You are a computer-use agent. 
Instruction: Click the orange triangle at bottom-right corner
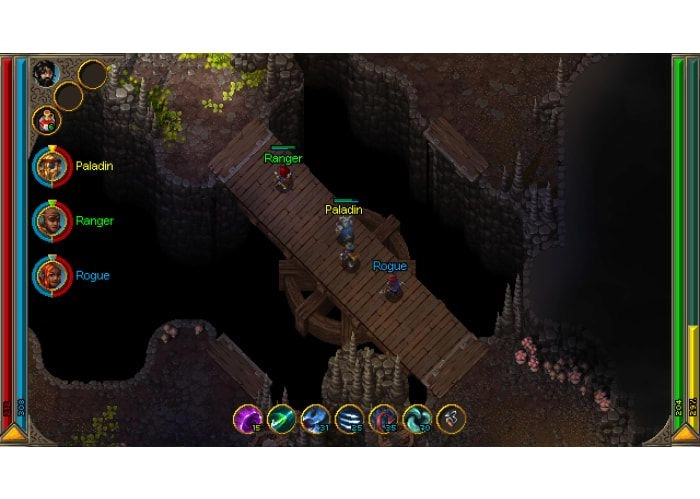(x=686, y=432)
